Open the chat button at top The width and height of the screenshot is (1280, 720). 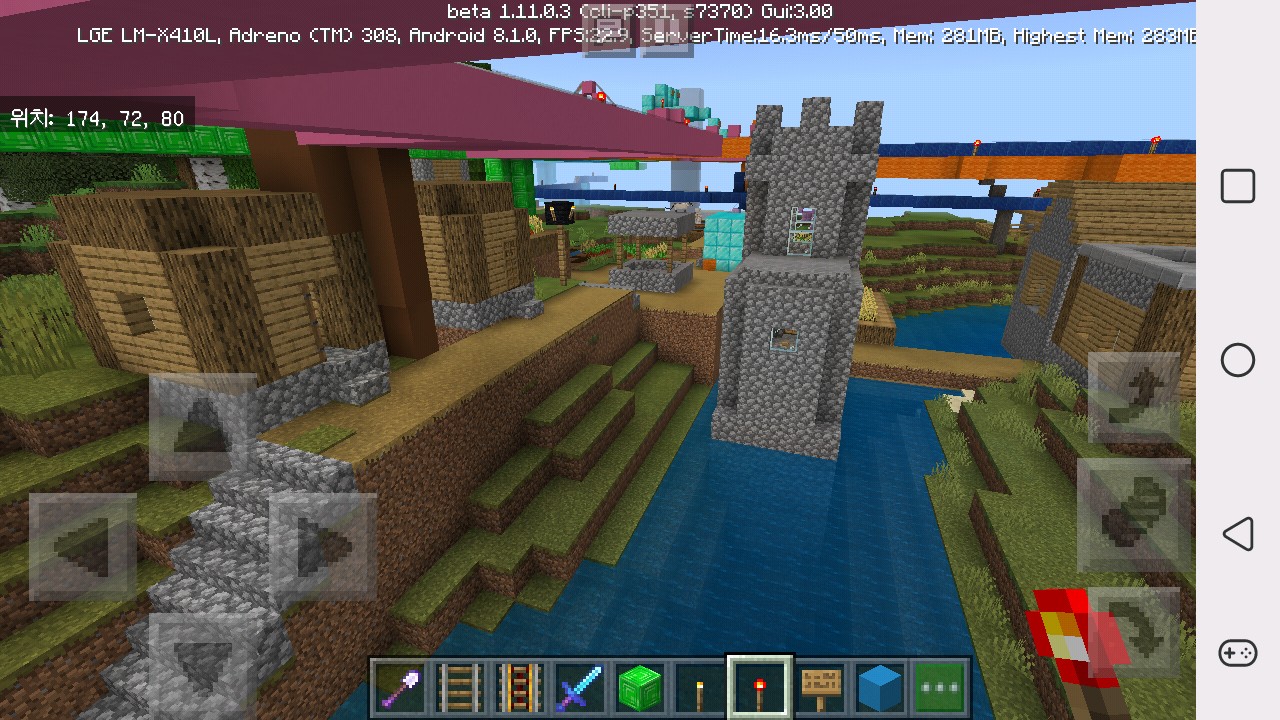(608, 40)
